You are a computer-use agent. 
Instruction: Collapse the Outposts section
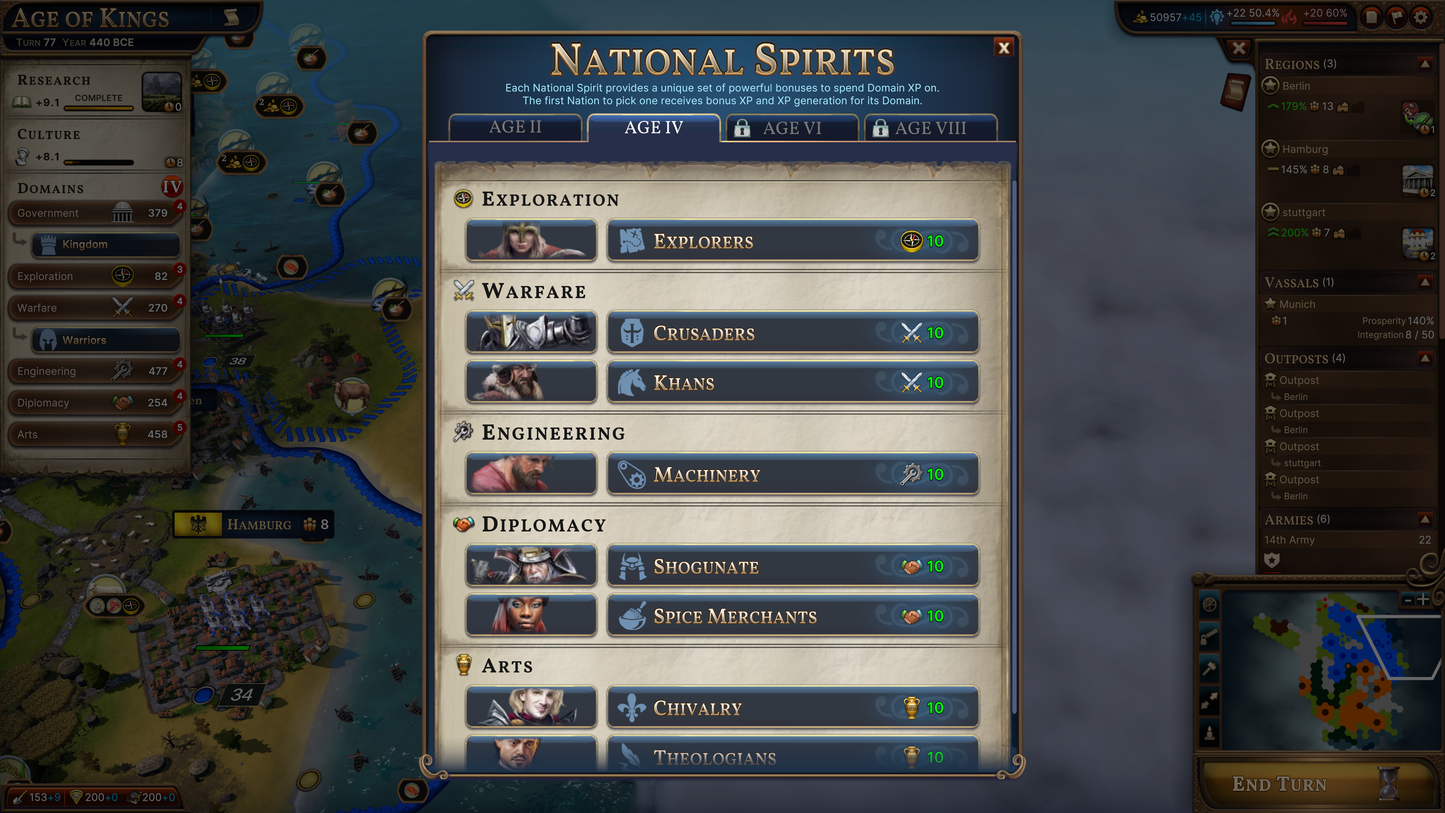(x=1427, y=358)
